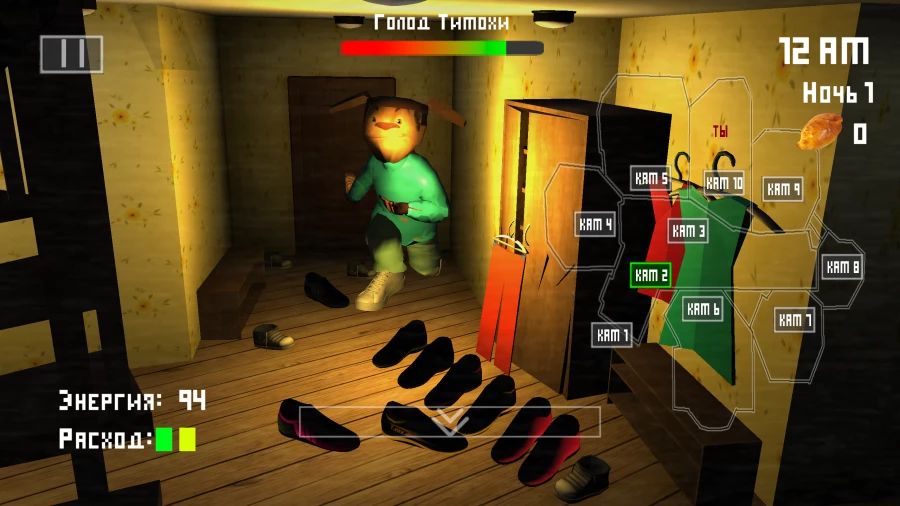Select the КАМ 2 camera view

pos(650,275)
